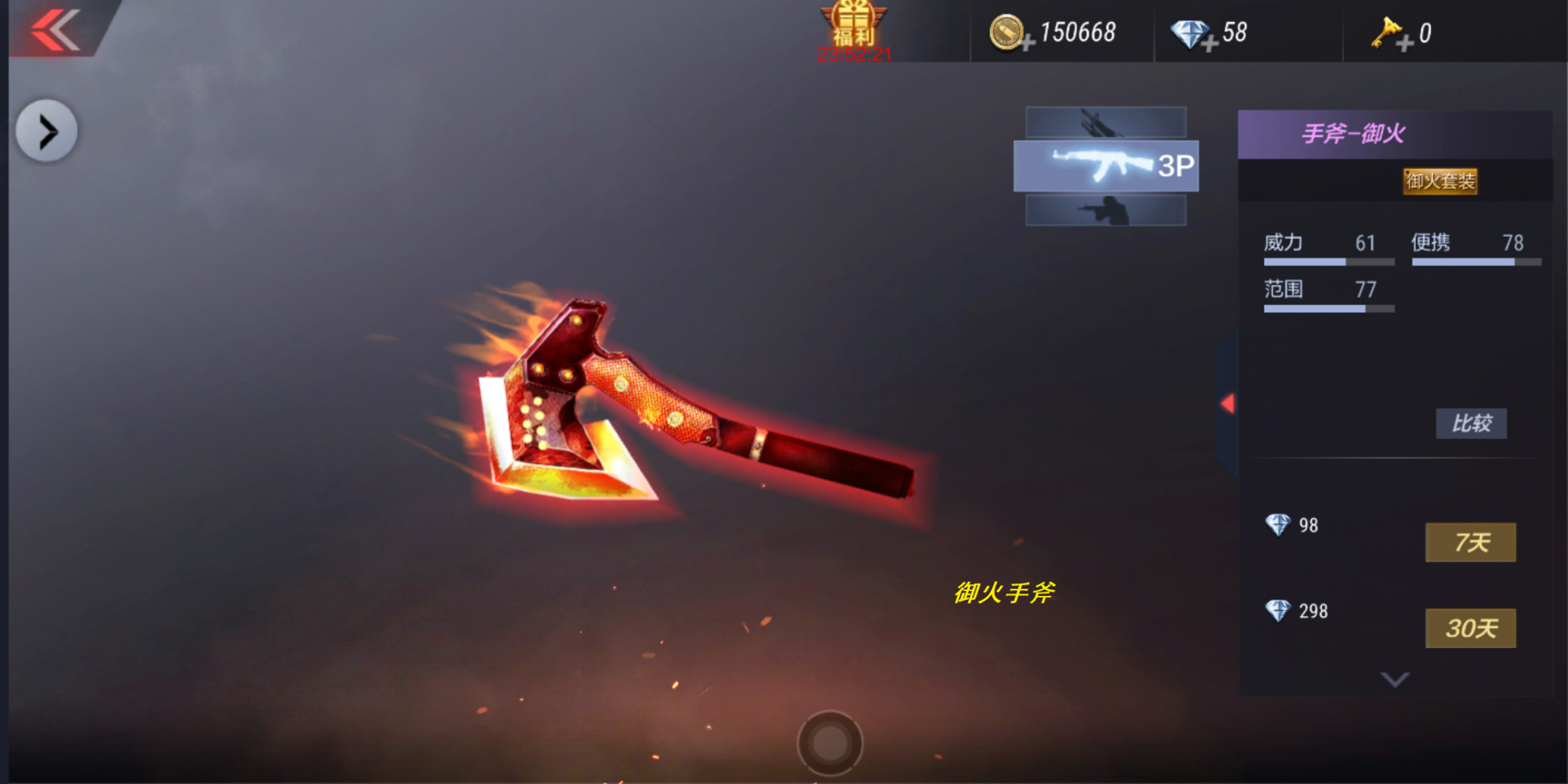This screenshot has width=1568, height=784.
Task: Click the diamond icon next to 98 price
Action: [1280, 525]
